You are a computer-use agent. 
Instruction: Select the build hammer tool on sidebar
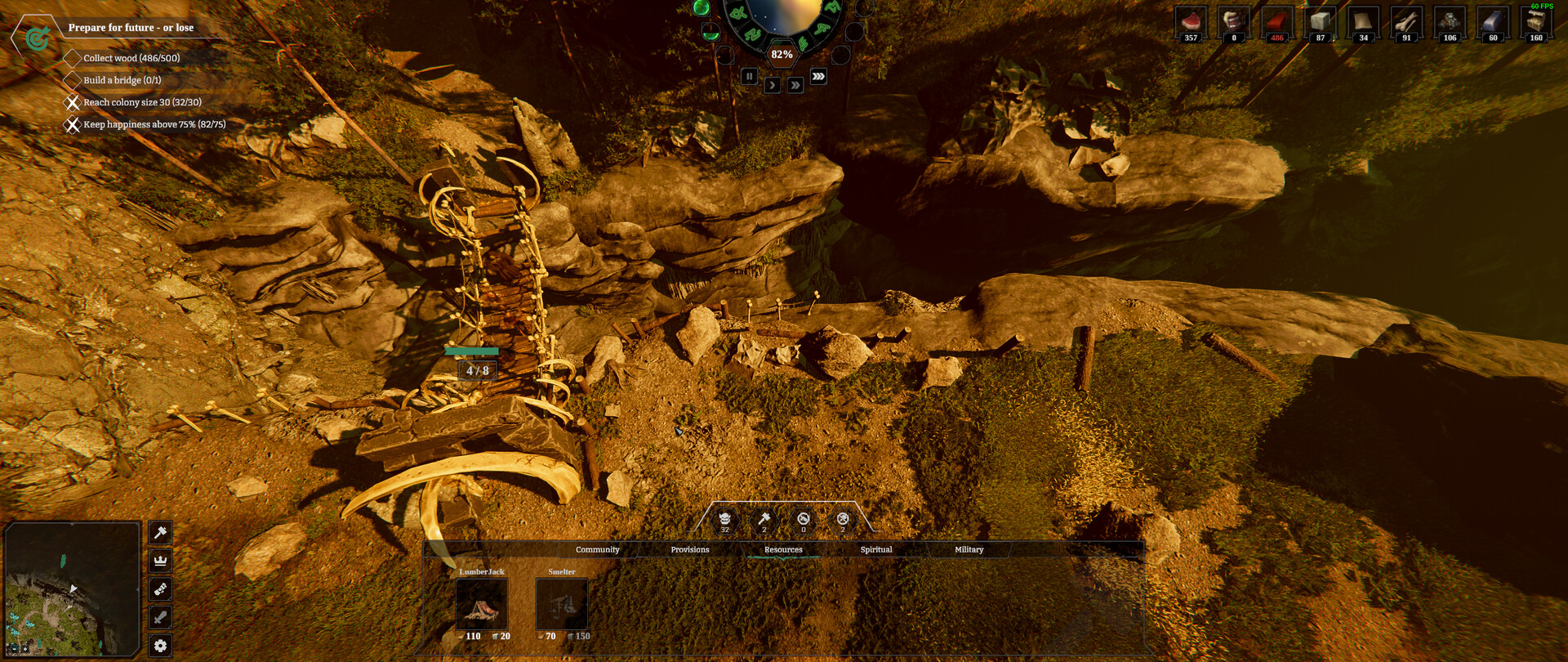pyautogui.click(x=160, y=534)
